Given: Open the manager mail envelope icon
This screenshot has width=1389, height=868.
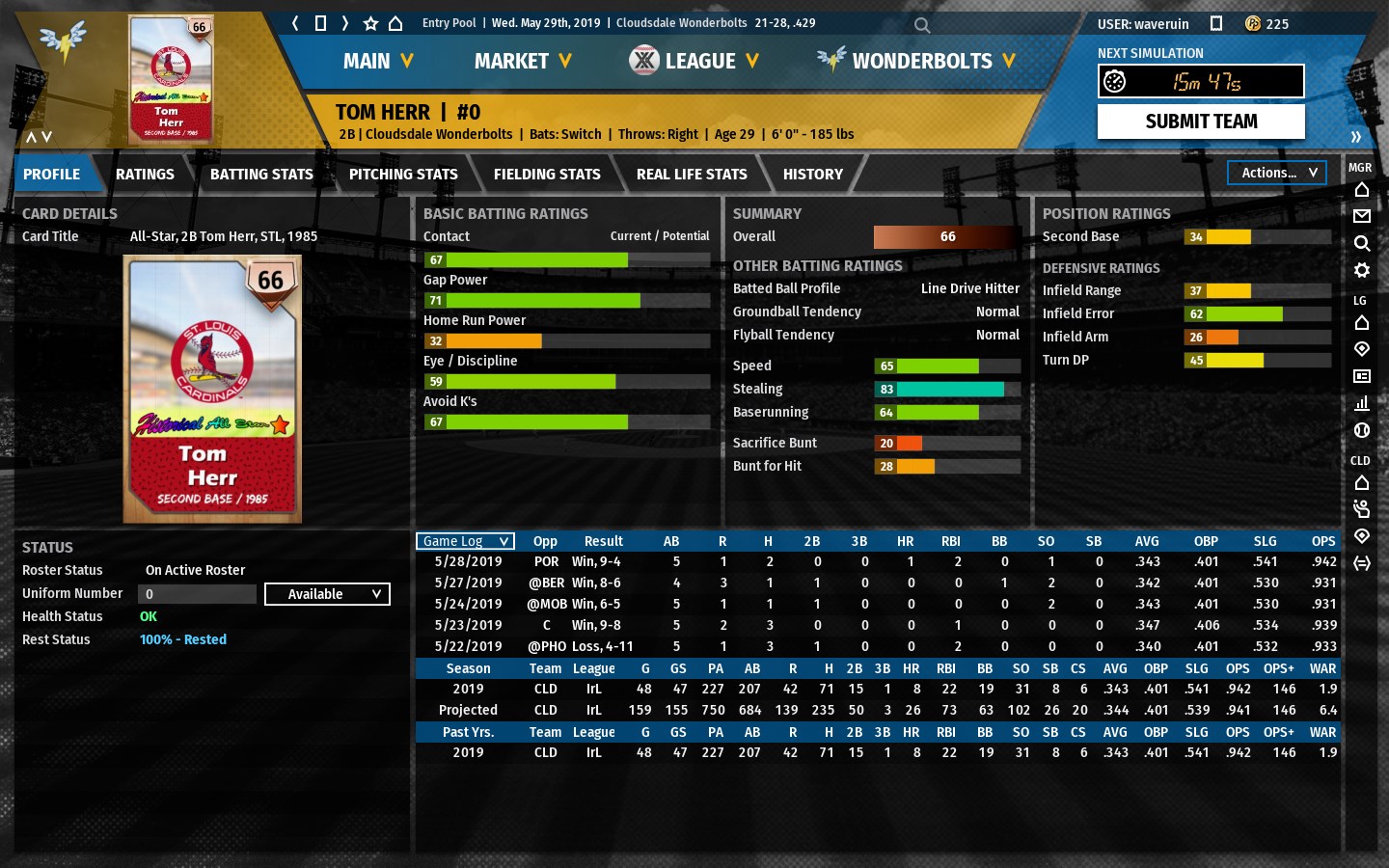Looking at the screenshot, I should coord(1362,216).
